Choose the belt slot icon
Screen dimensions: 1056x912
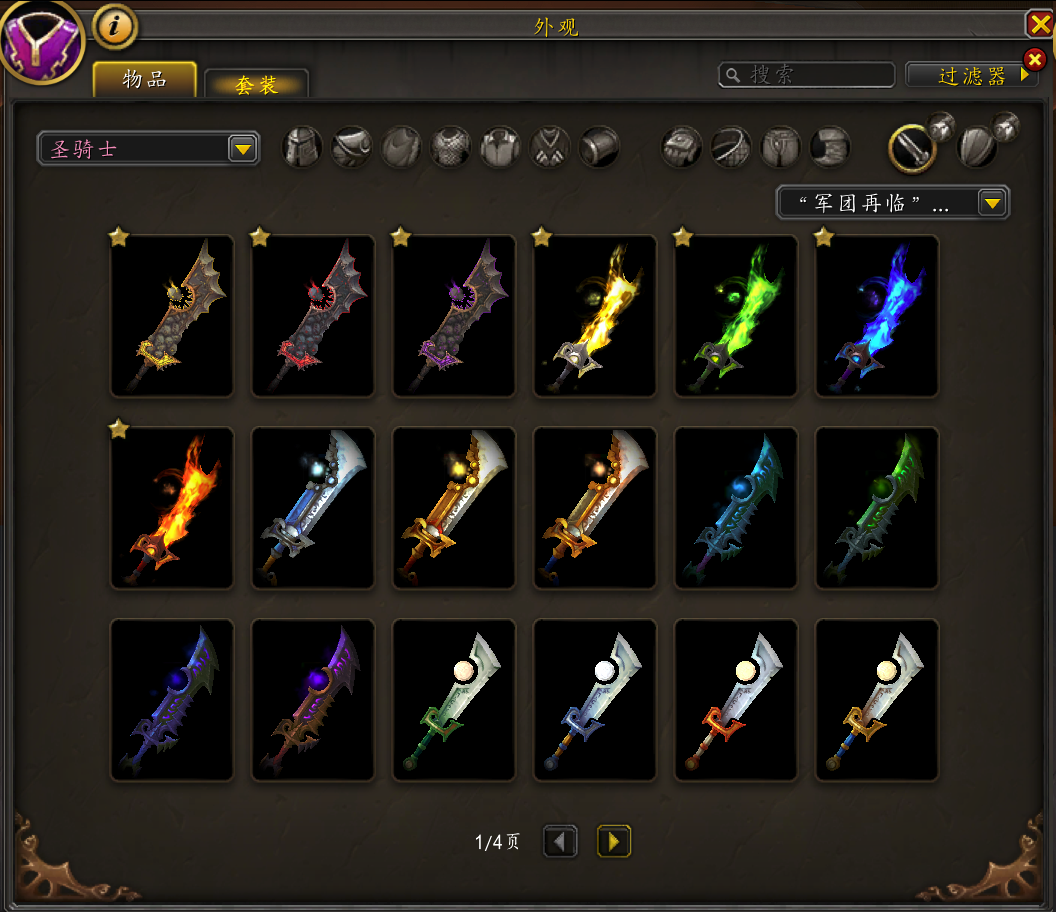[731, 147]
